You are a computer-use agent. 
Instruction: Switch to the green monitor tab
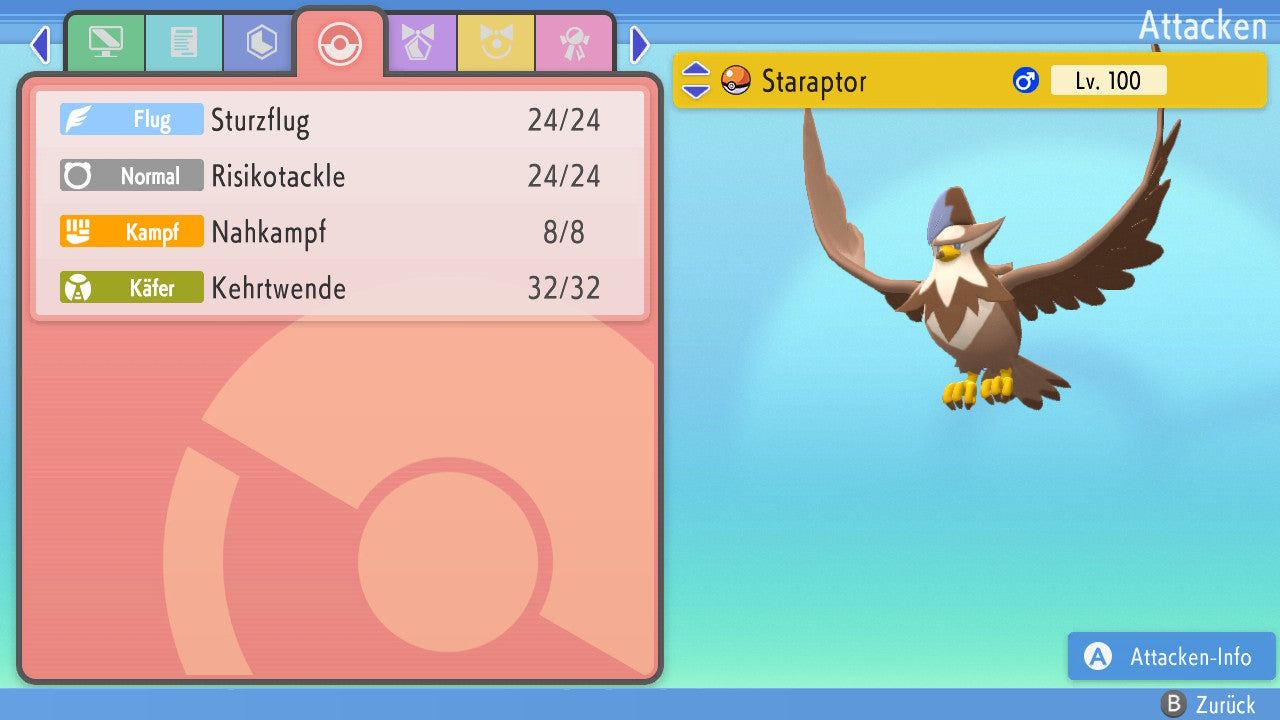click(106, 43)
